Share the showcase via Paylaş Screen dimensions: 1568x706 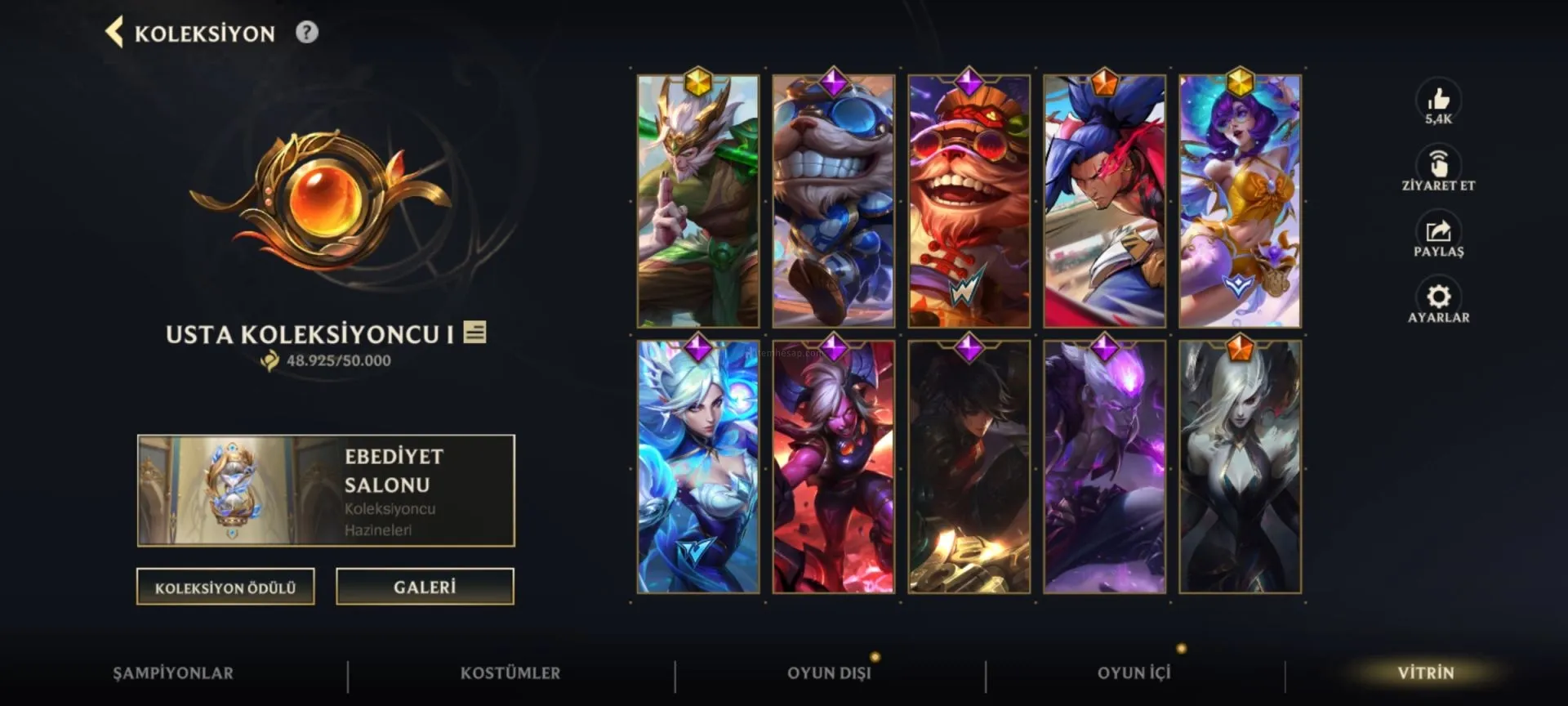click(x=1438, y=232)
